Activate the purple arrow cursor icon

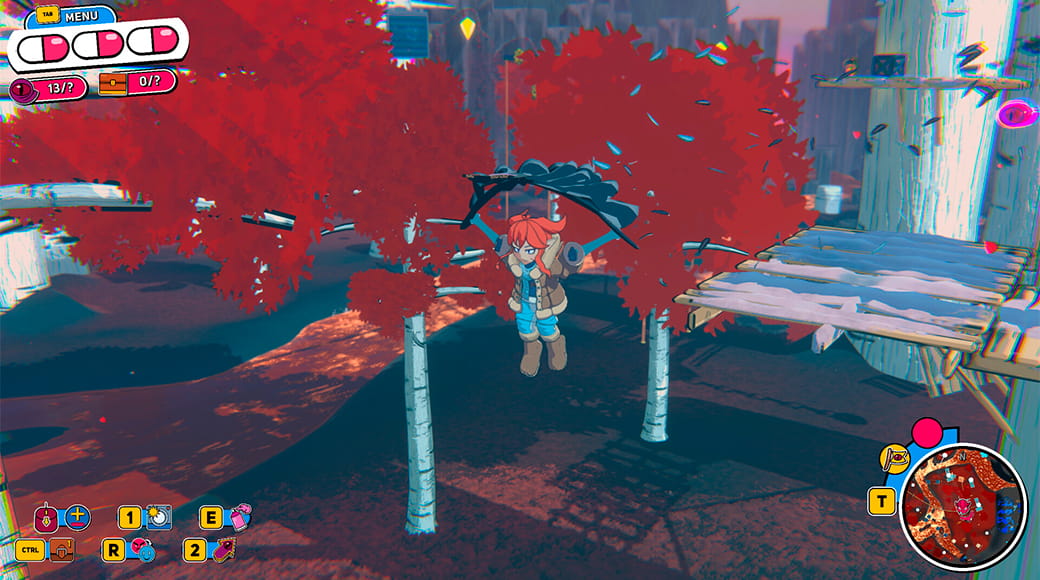click(223, 549)
